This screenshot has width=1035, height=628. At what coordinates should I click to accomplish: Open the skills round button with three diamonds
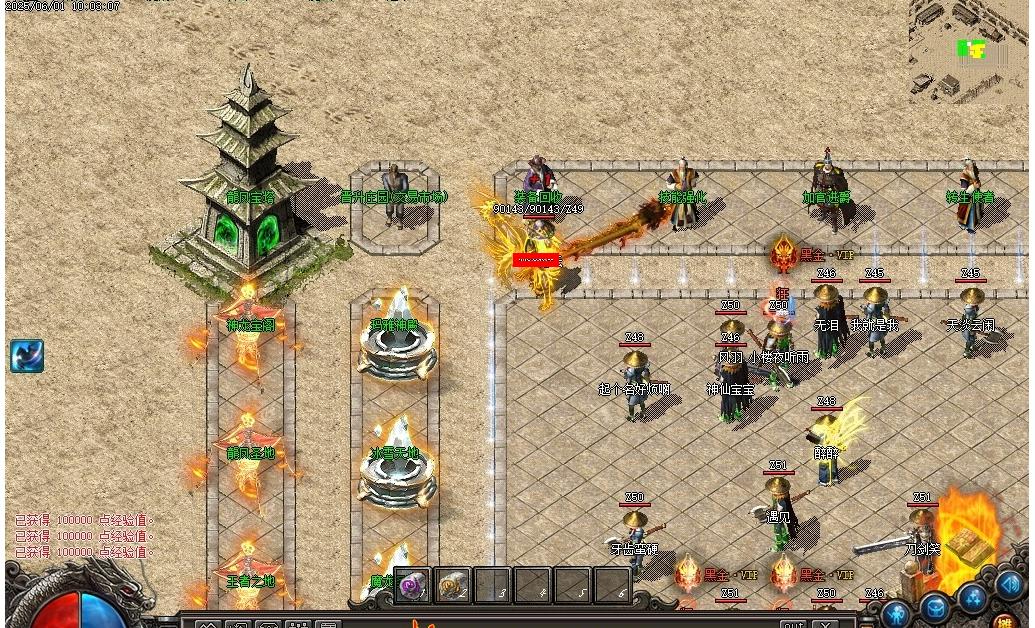pos(973,597)
